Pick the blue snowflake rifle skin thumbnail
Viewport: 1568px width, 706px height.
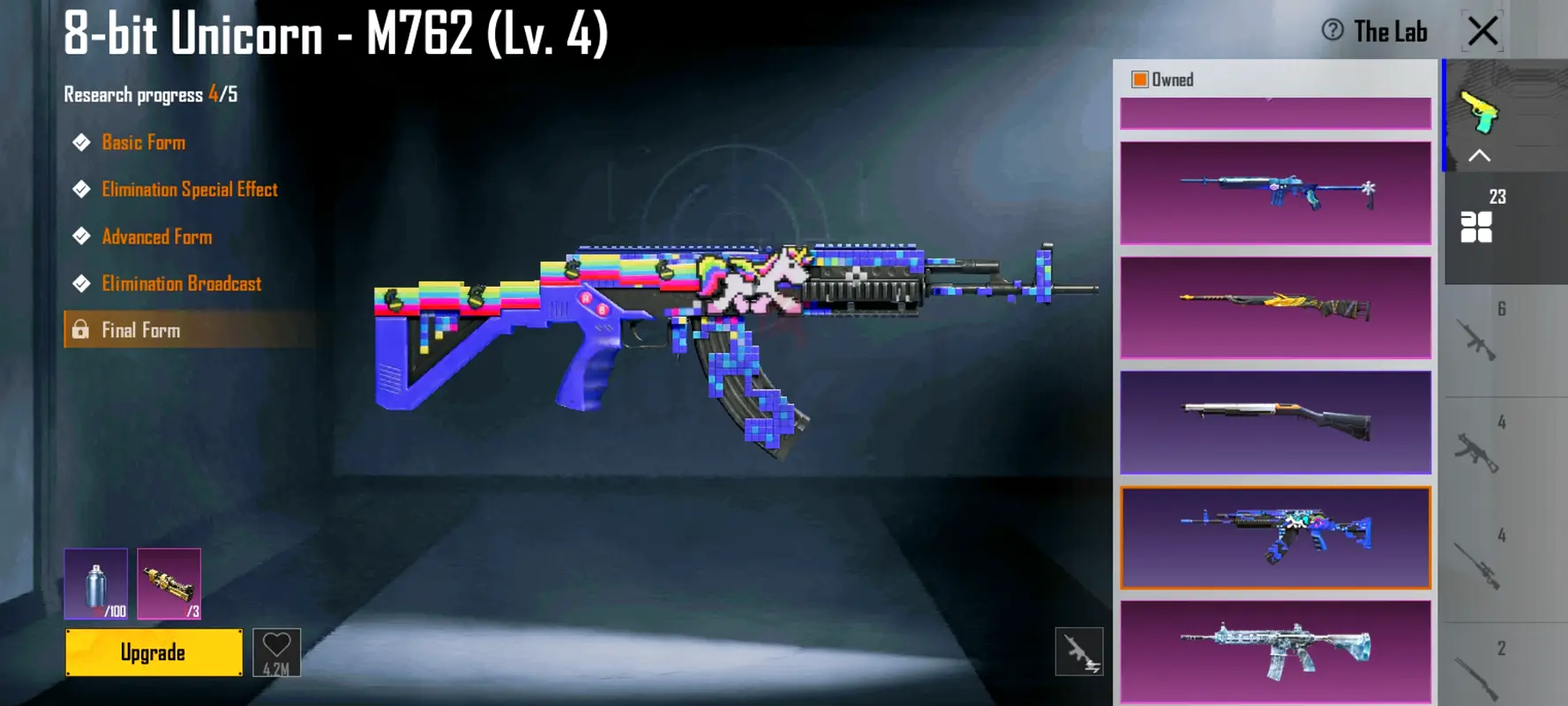tap(1275, 193)
